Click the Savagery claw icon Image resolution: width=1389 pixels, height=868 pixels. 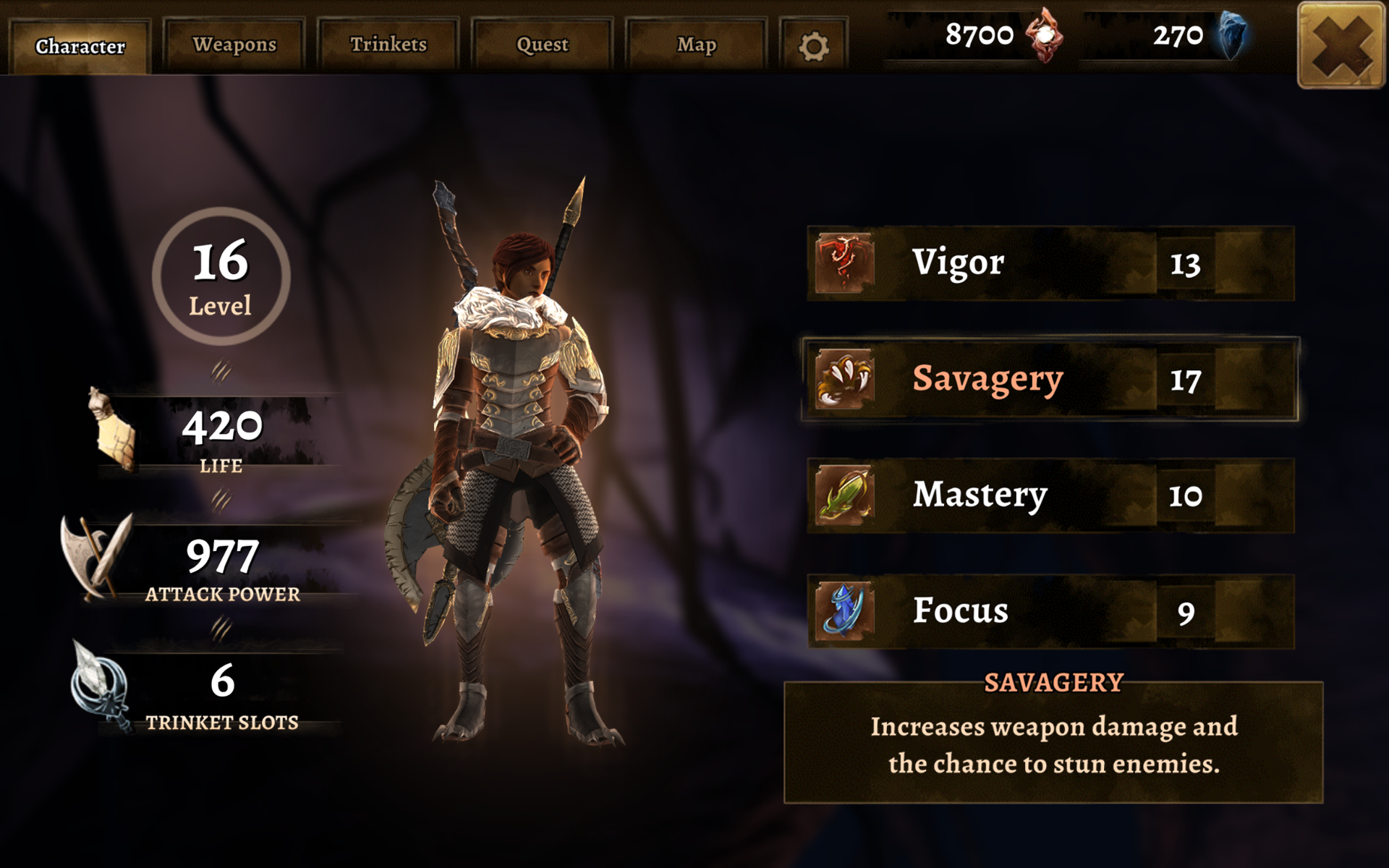click(x=843, y=378)
